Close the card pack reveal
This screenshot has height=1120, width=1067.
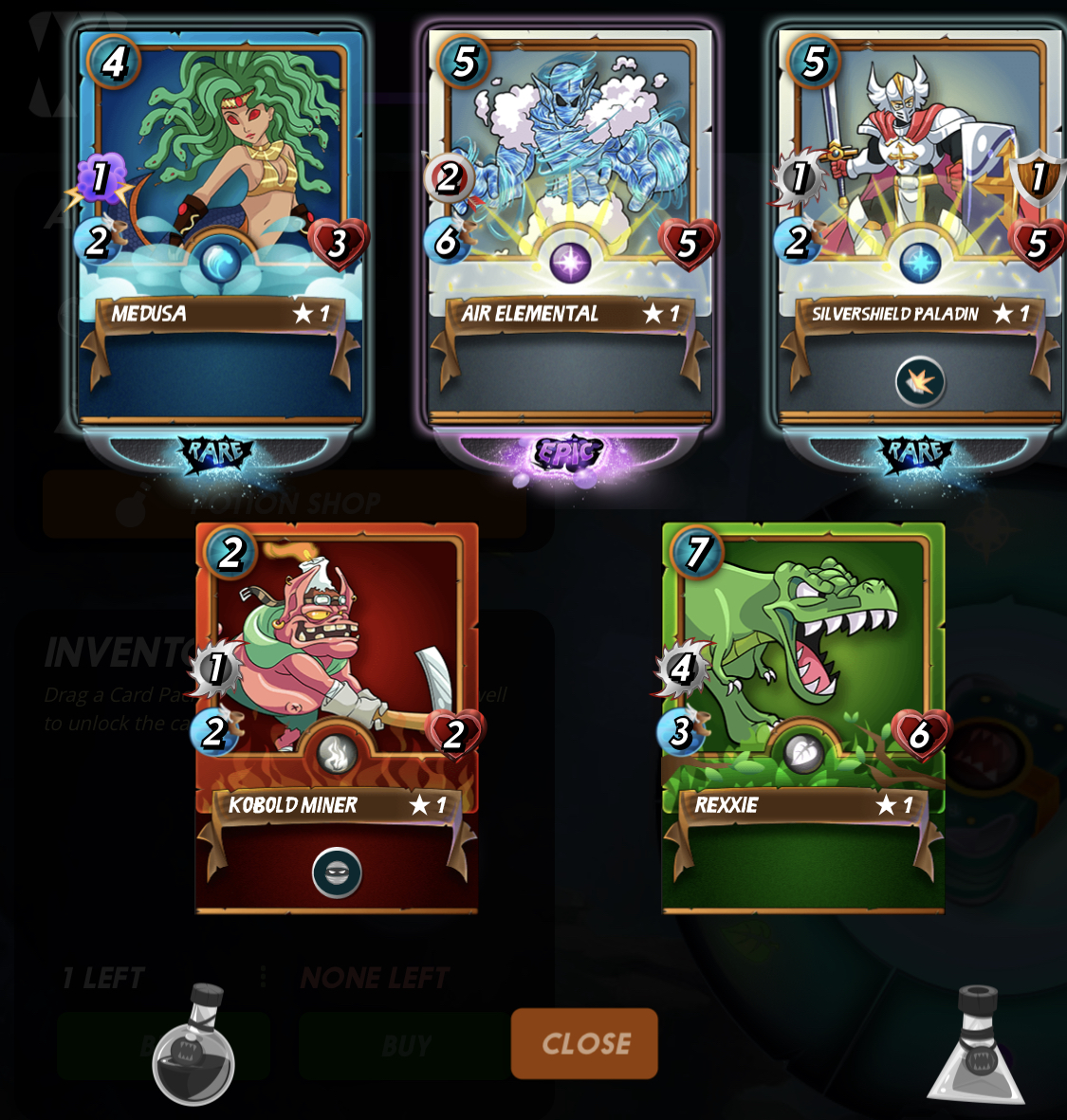584,1043
